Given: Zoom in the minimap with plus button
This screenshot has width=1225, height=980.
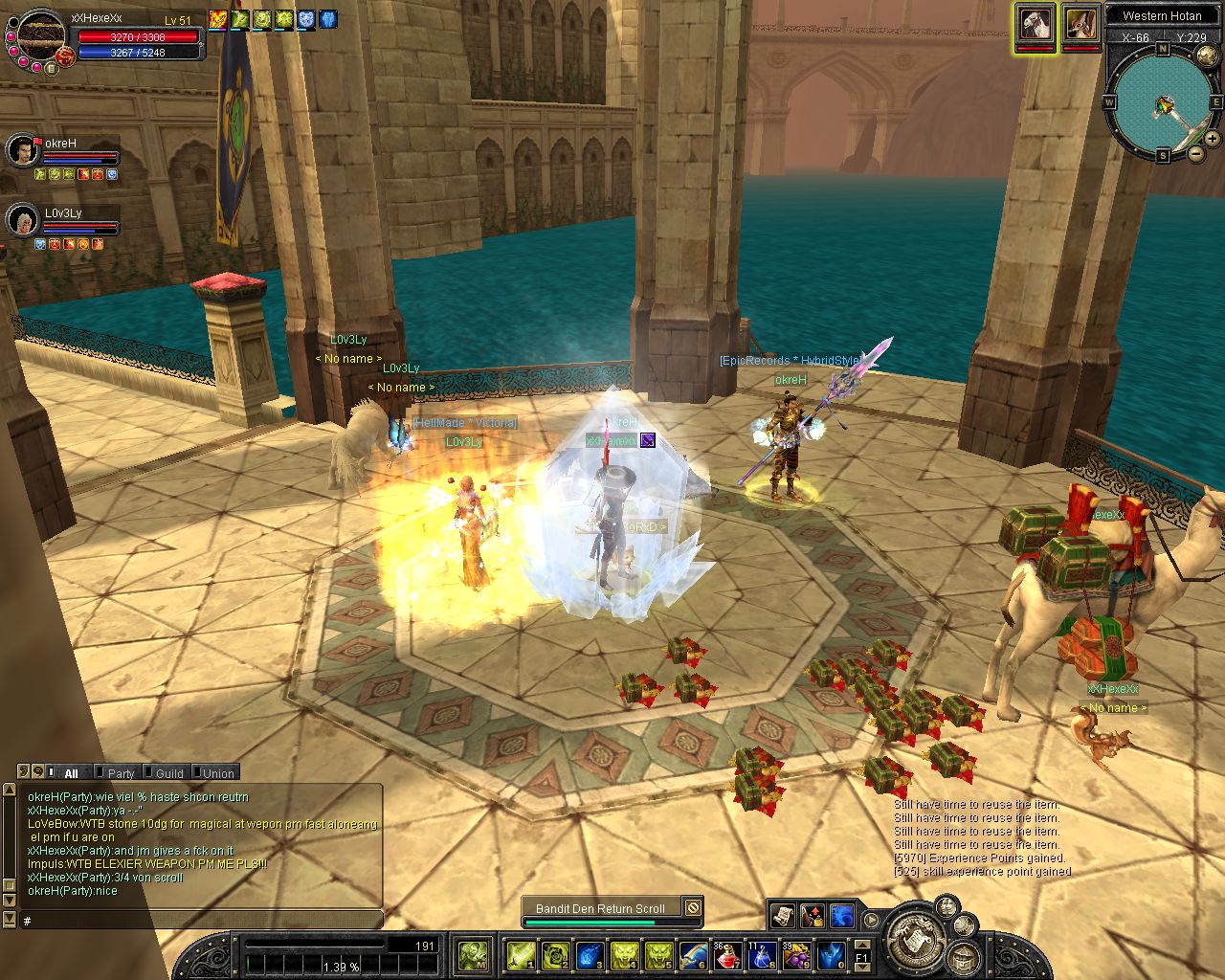Looking at the screenshot, I should point(1212,139).
